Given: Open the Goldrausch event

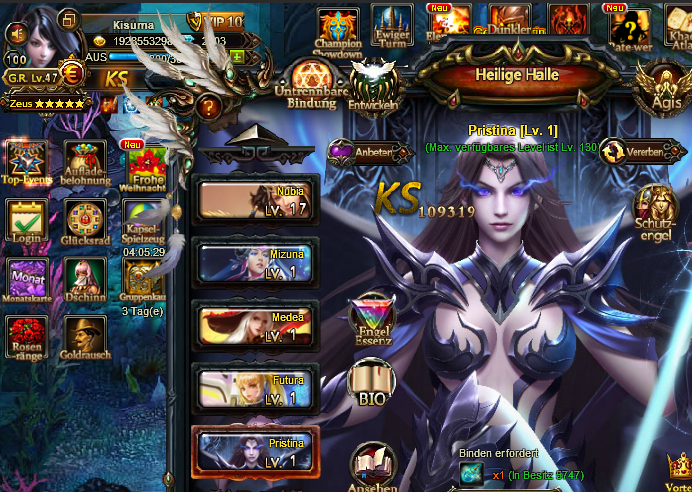Looking at the screenshot, I should click(x=85, y=340).
